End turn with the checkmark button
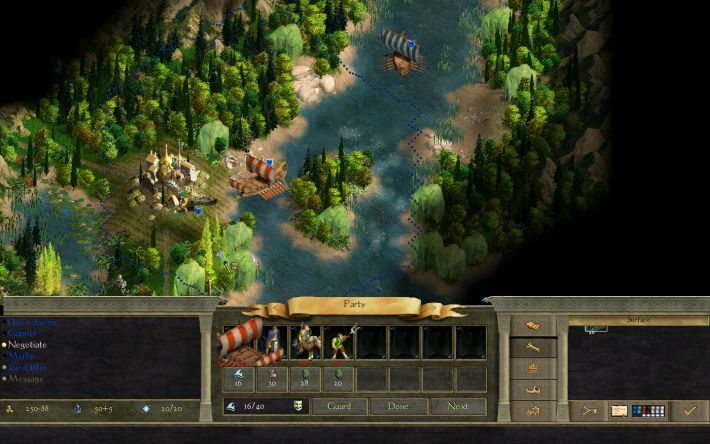 tap(688, 410)
